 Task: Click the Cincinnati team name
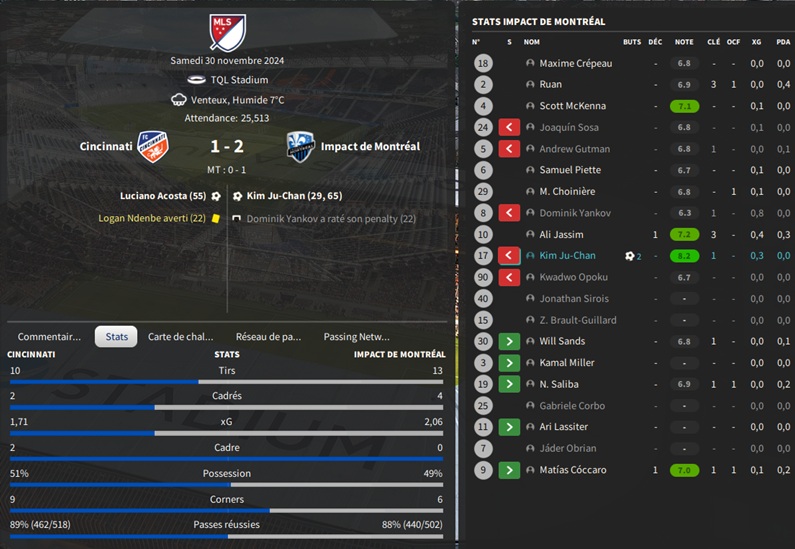tap(106, 147)
